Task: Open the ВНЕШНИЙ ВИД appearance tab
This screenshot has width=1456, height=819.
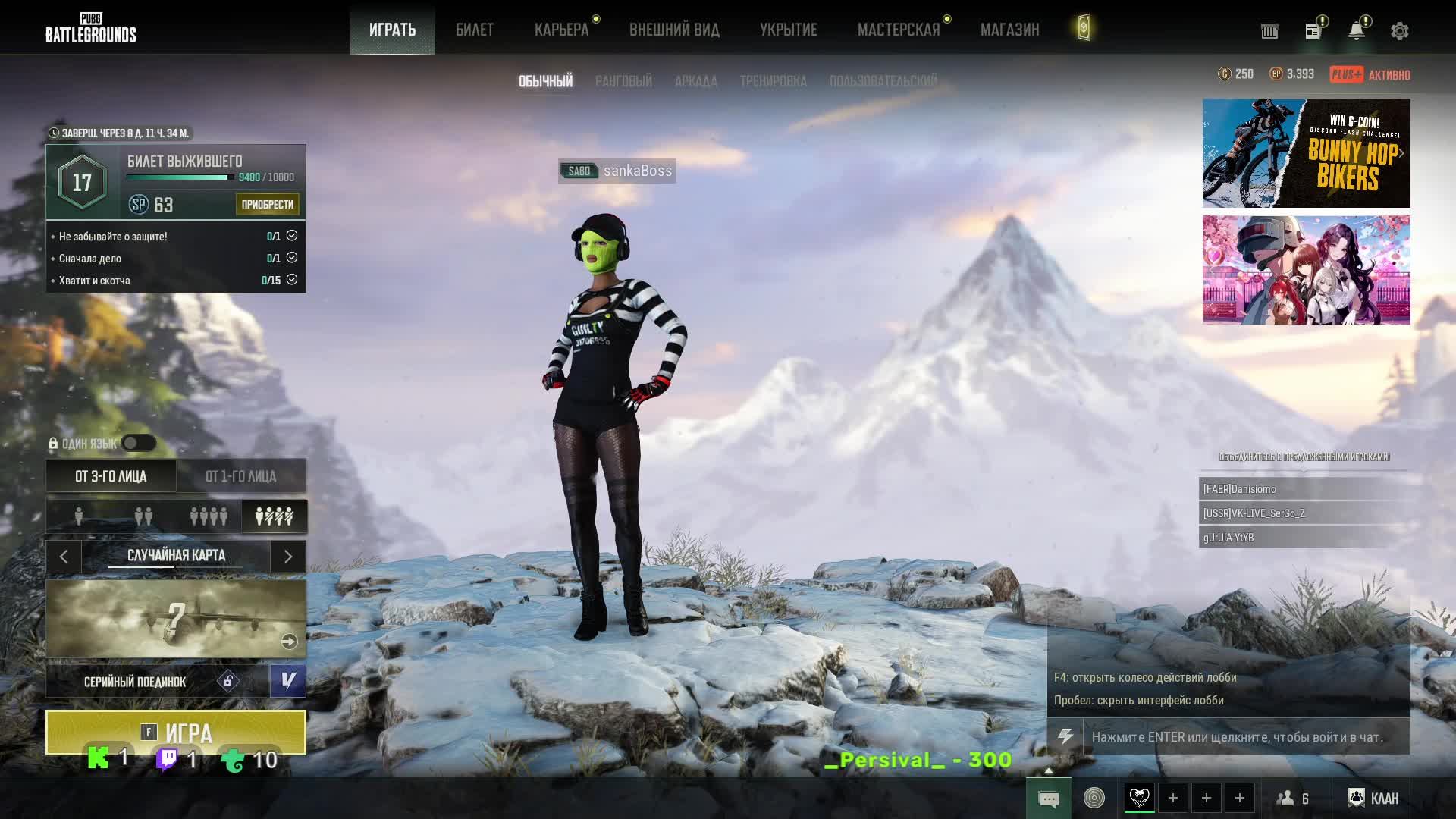Action: point(674,30)
